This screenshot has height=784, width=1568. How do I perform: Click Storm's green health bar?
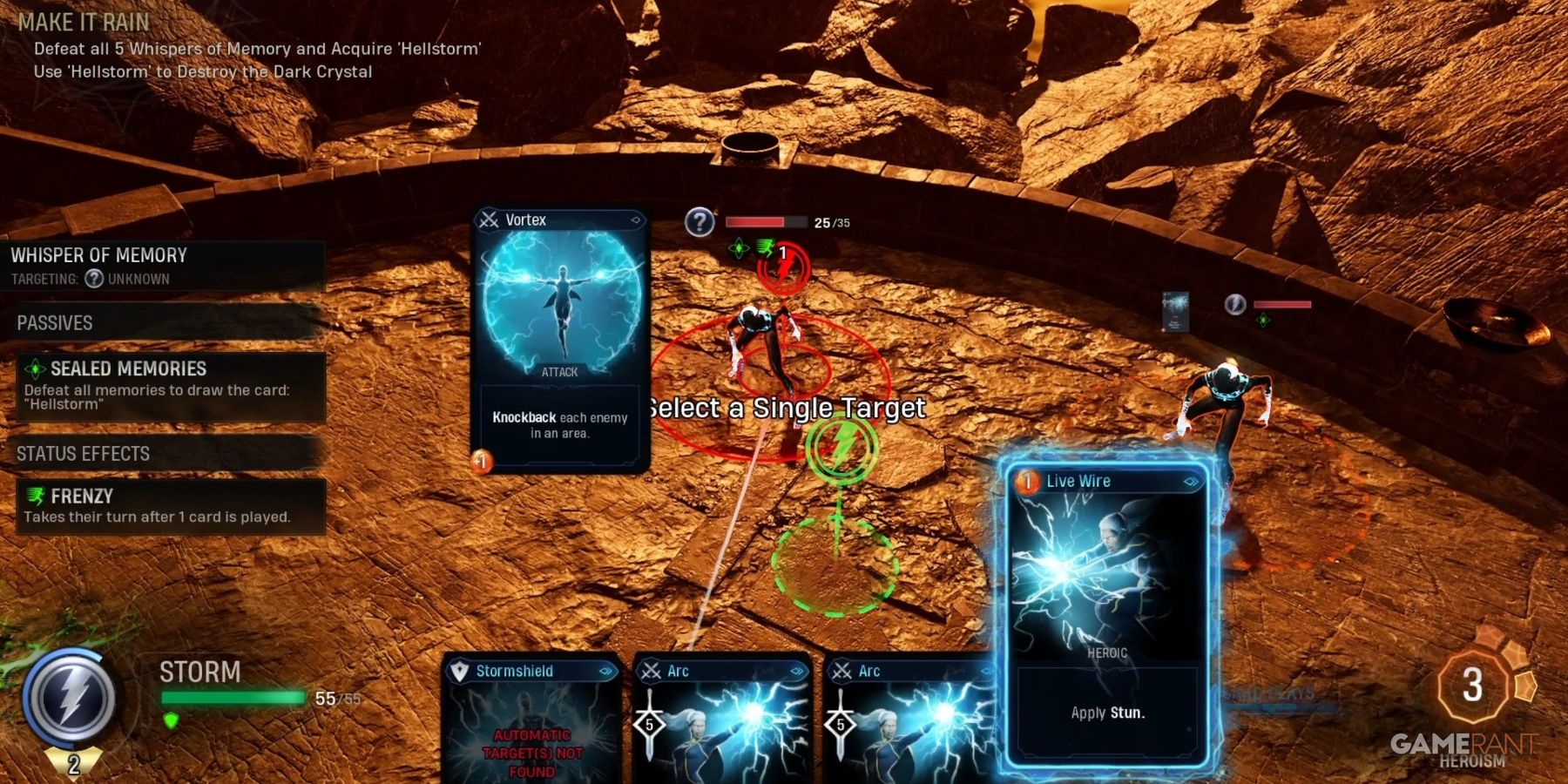(x=231, y=697)
